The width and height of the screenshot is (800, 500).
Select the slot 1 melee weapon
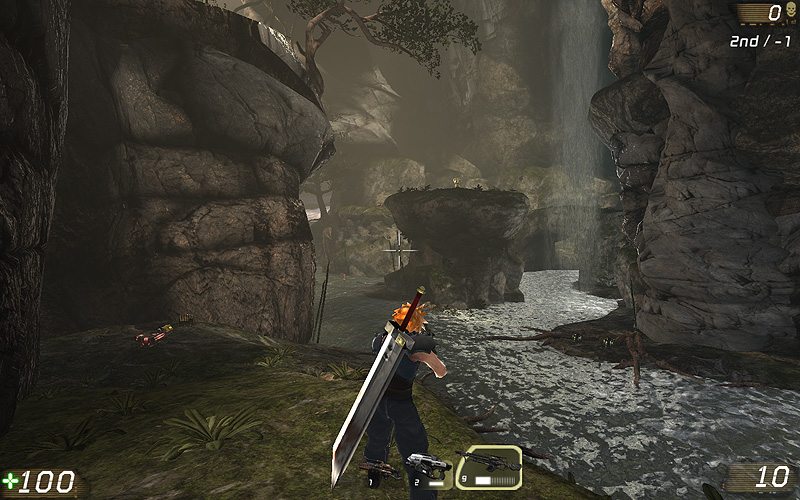(380, 470)
